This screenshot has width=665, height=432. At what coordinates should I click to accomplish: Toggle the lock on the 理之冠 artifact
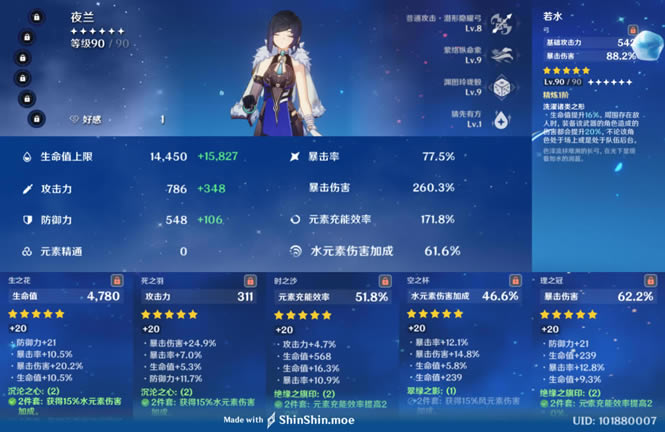[x=648, y=281]
